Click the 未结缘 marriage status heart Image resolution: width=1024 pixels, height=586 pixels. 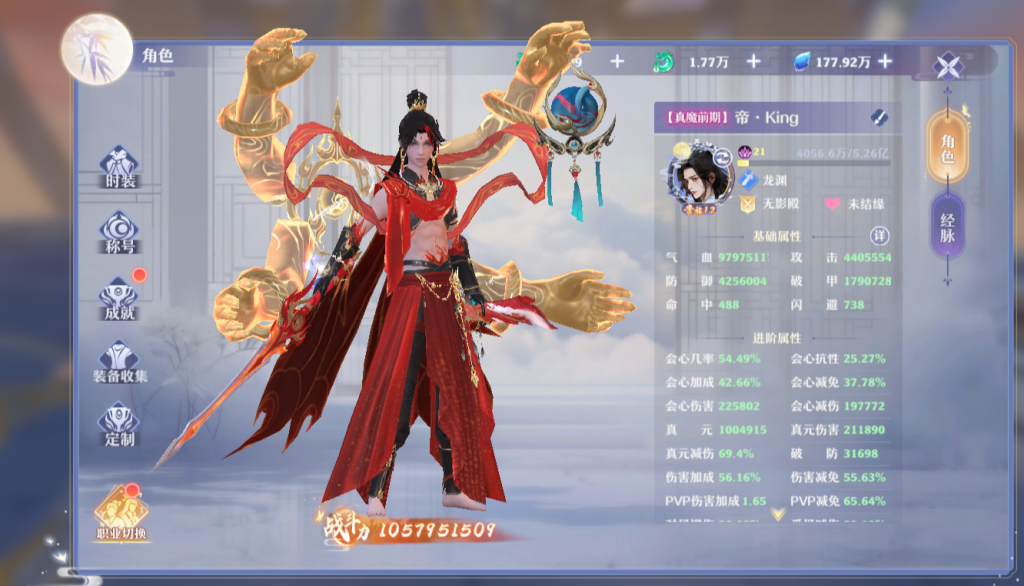tap(832, 204)
